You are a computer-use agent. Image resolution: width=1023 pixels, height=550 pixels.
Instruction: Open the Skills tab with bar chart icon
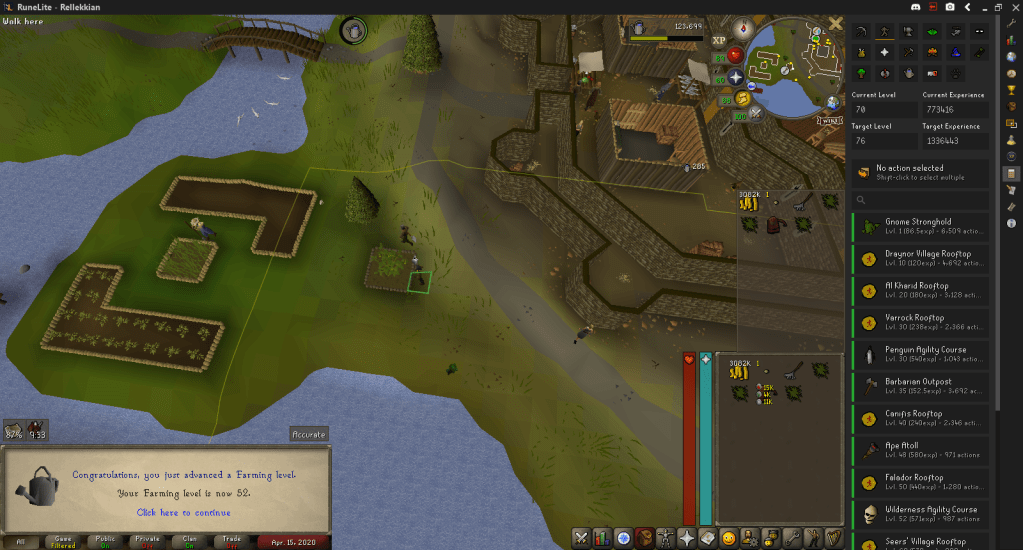tap(602, 538)
